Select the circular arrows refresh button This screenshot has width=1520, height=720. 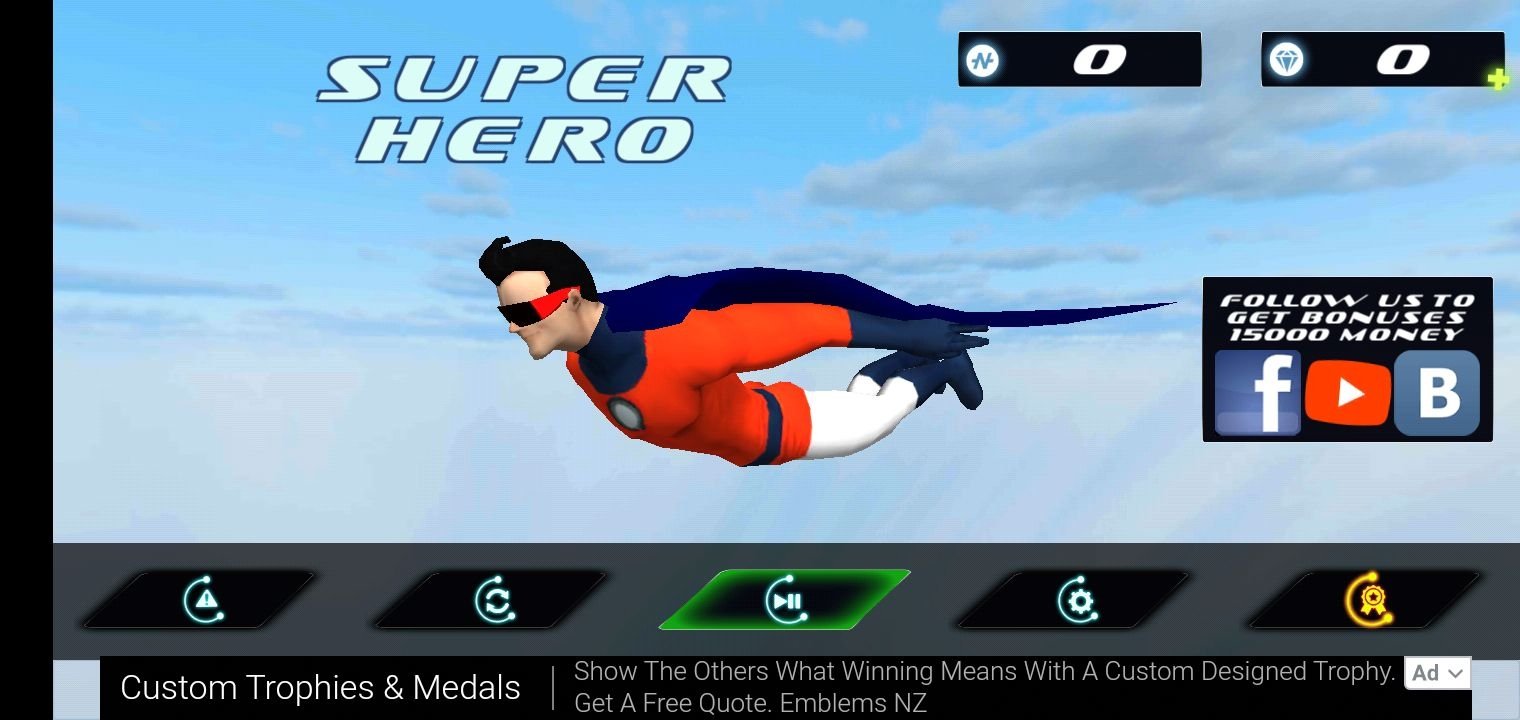tap(493, 600)
